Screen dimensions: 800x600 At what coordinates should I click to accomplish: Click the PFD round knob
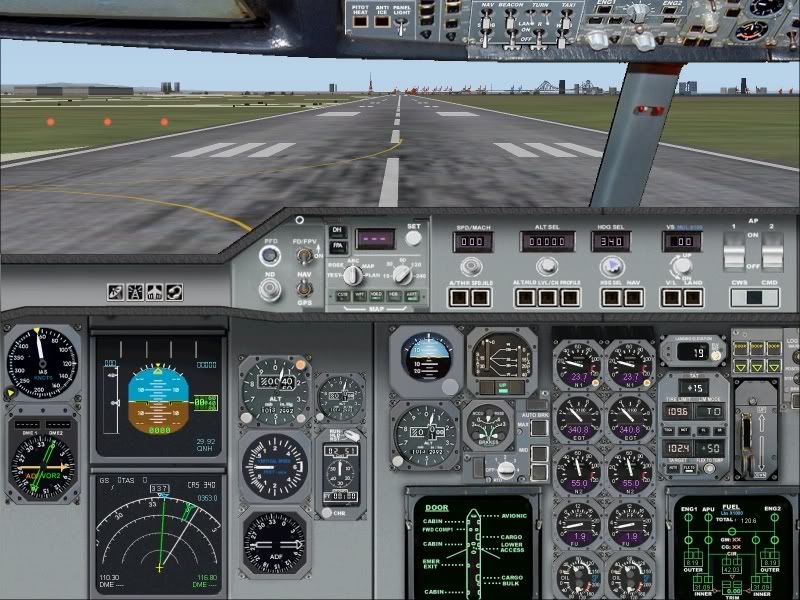click(x=269, y=256)
